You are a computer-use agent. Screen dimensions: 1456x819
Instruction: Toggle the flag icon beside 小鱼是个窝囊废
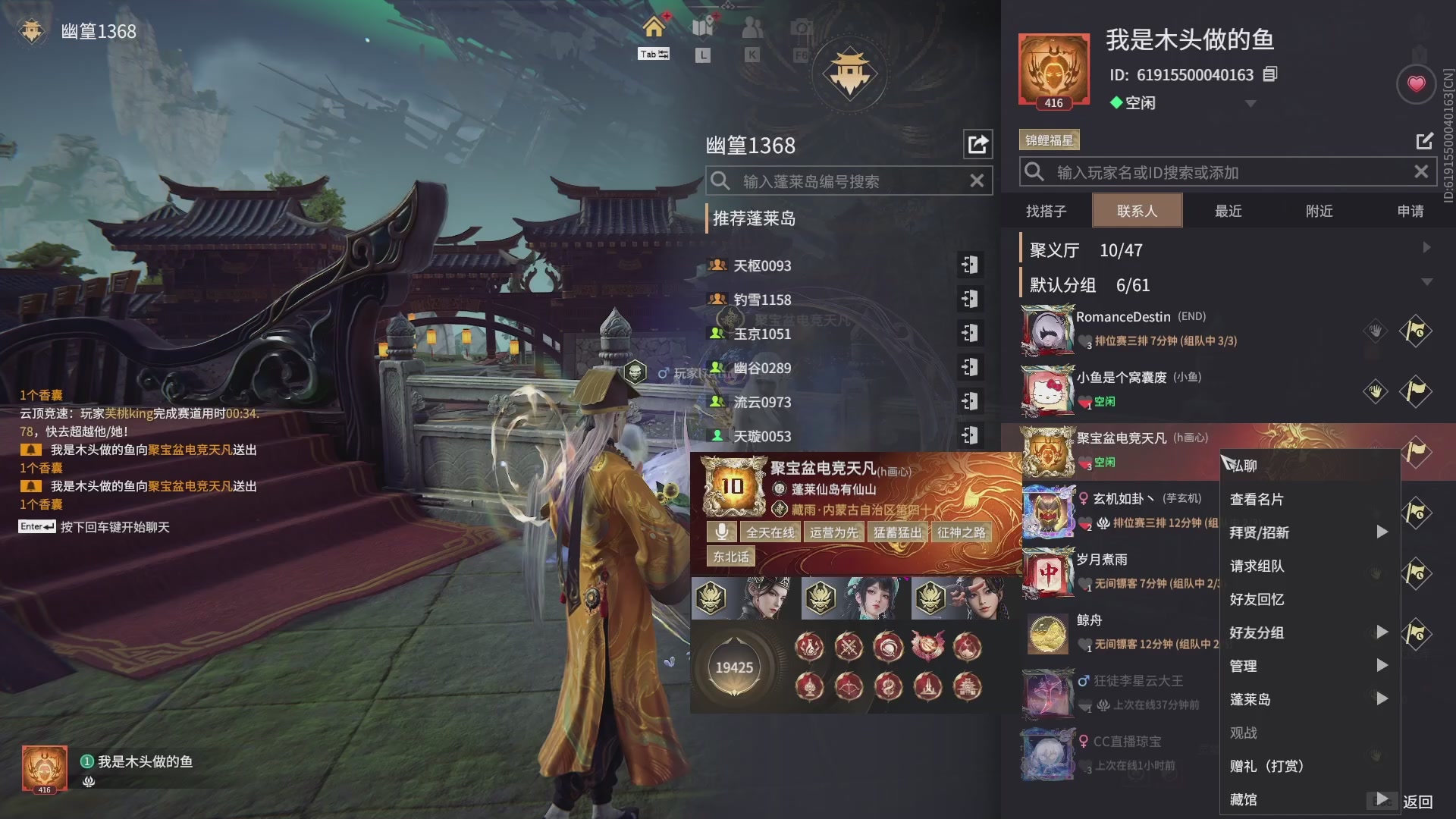click(1417, 392)
